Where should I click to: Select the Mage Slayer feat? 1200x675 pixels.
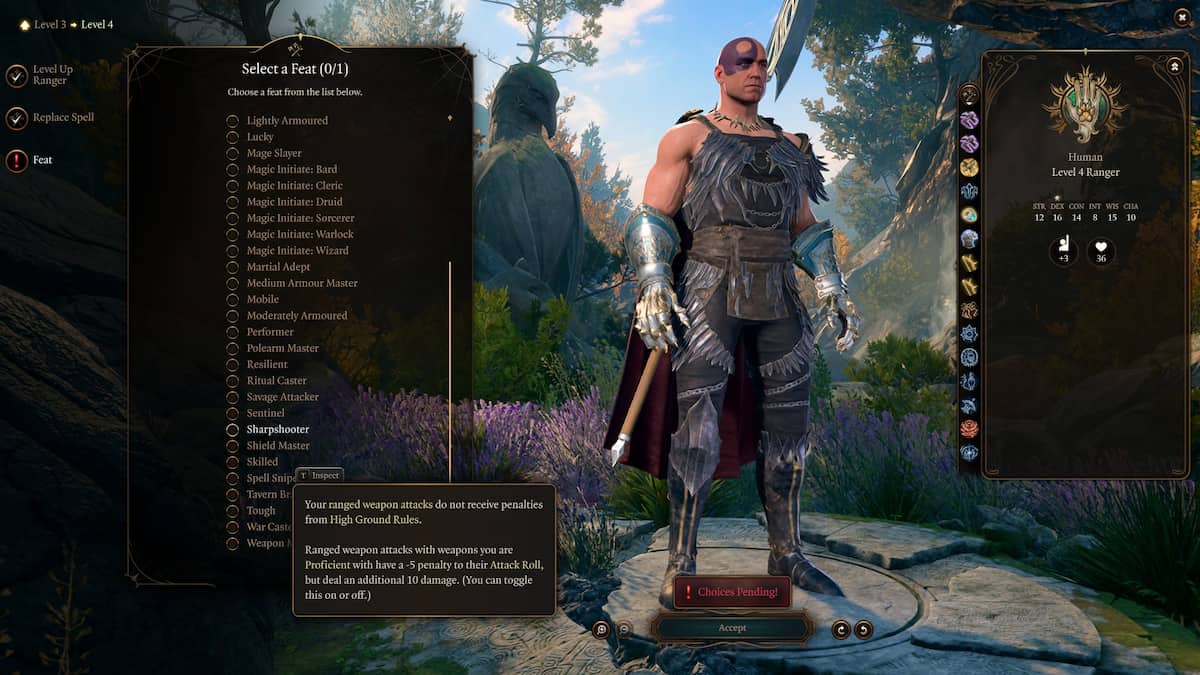tap(274, 153)
